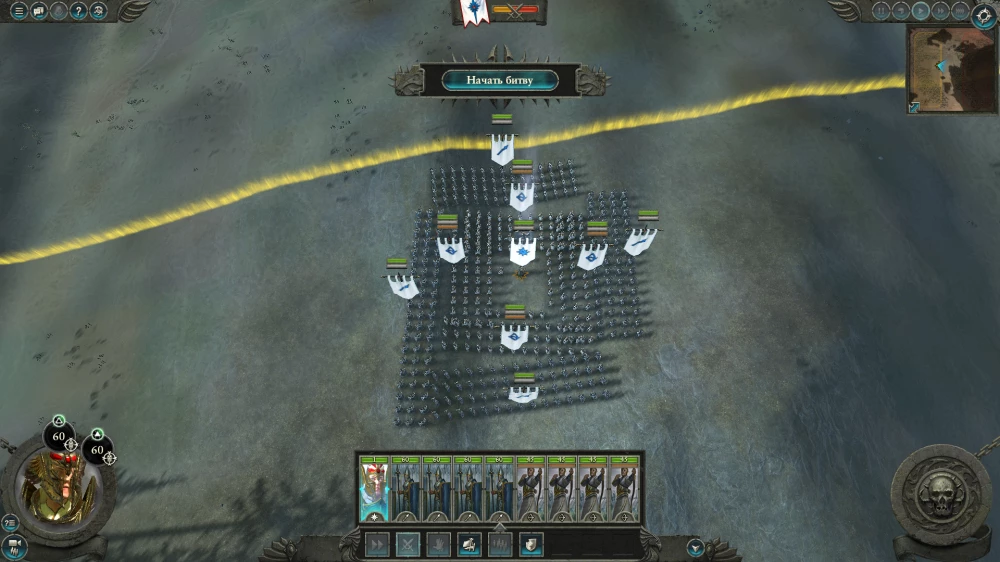Open the main menu hamburger icon
The height and width of the screenshot is (562, 1000).
click(x=18, y=11)
